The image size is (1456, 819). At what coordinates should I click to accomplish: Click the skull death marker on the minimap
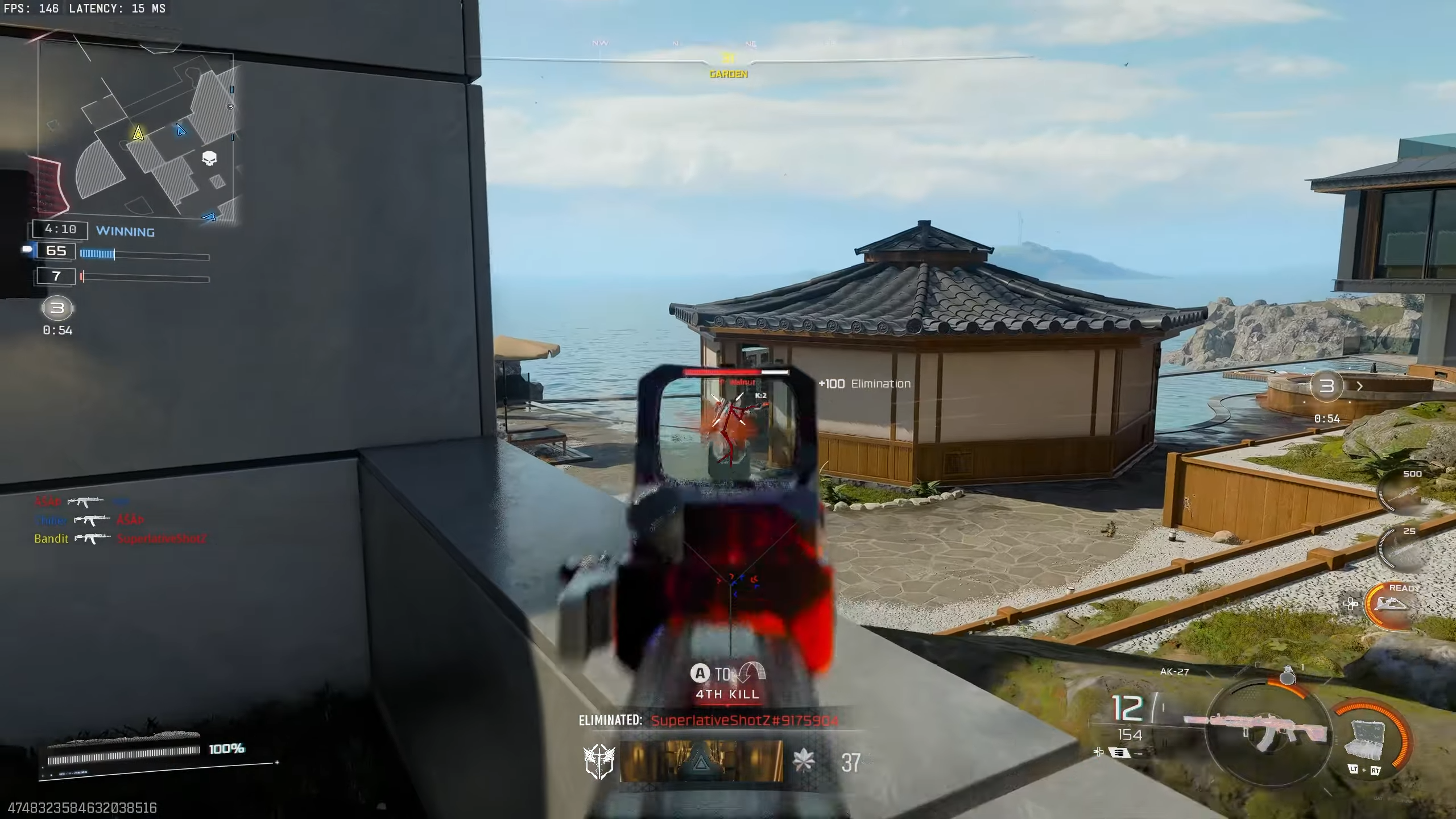(x=208, y=159)
